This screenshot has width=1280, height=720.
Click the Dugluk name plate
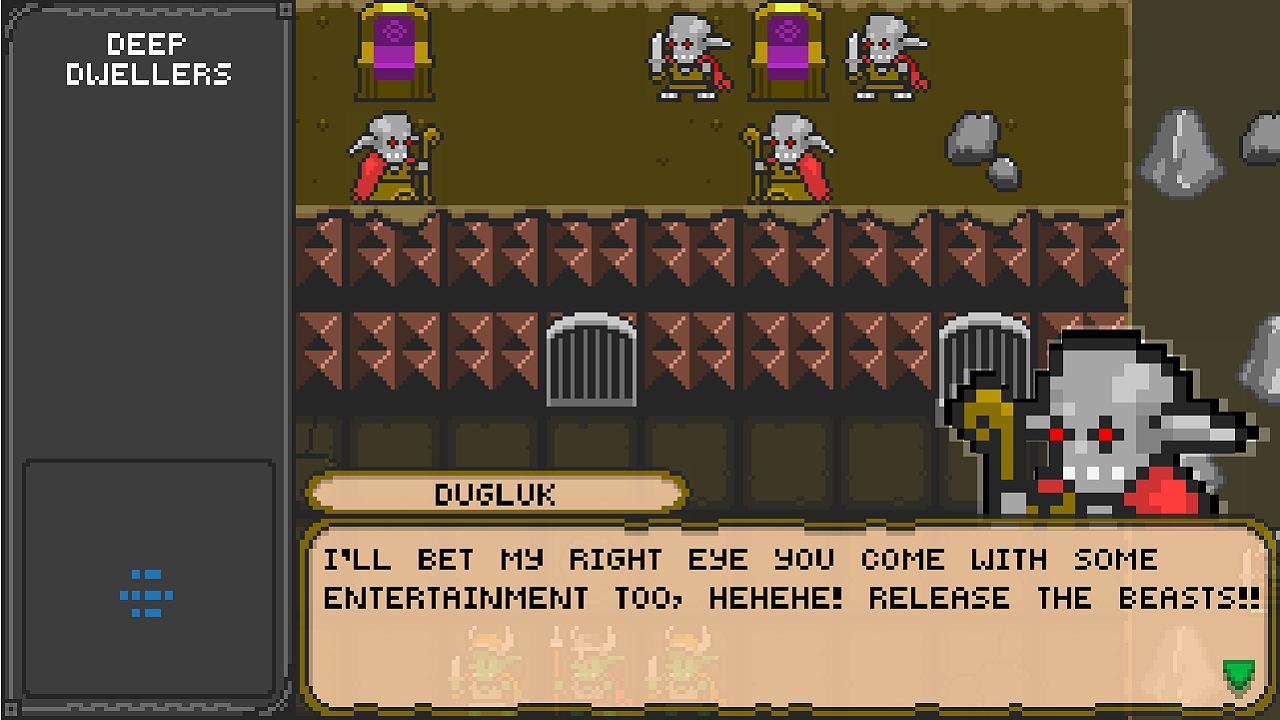497,492
